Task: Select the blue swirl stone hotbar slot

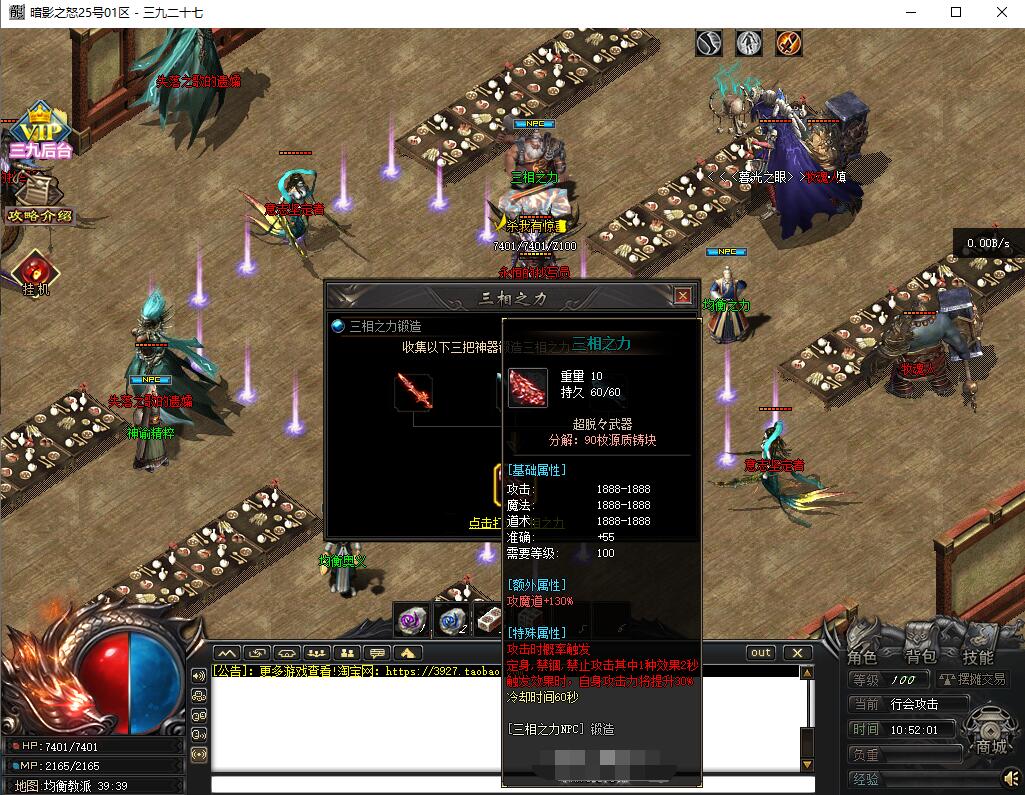Action: click(451, 620)
